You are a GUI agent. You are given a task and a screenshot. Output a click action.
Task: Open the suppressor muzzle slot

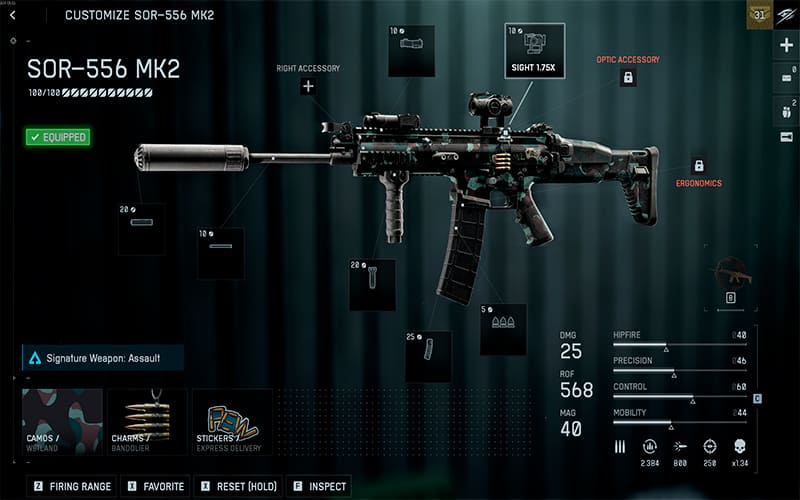[141, 229]
